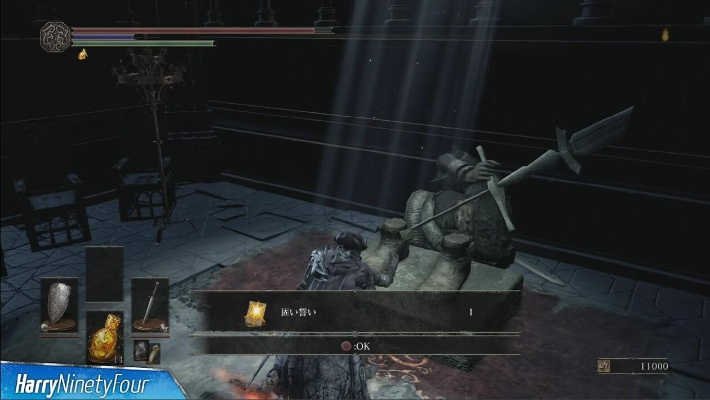This screenshot has width=710, height=400.
Task: Select the kite shield equipment slot
Action: pos(57,304)
